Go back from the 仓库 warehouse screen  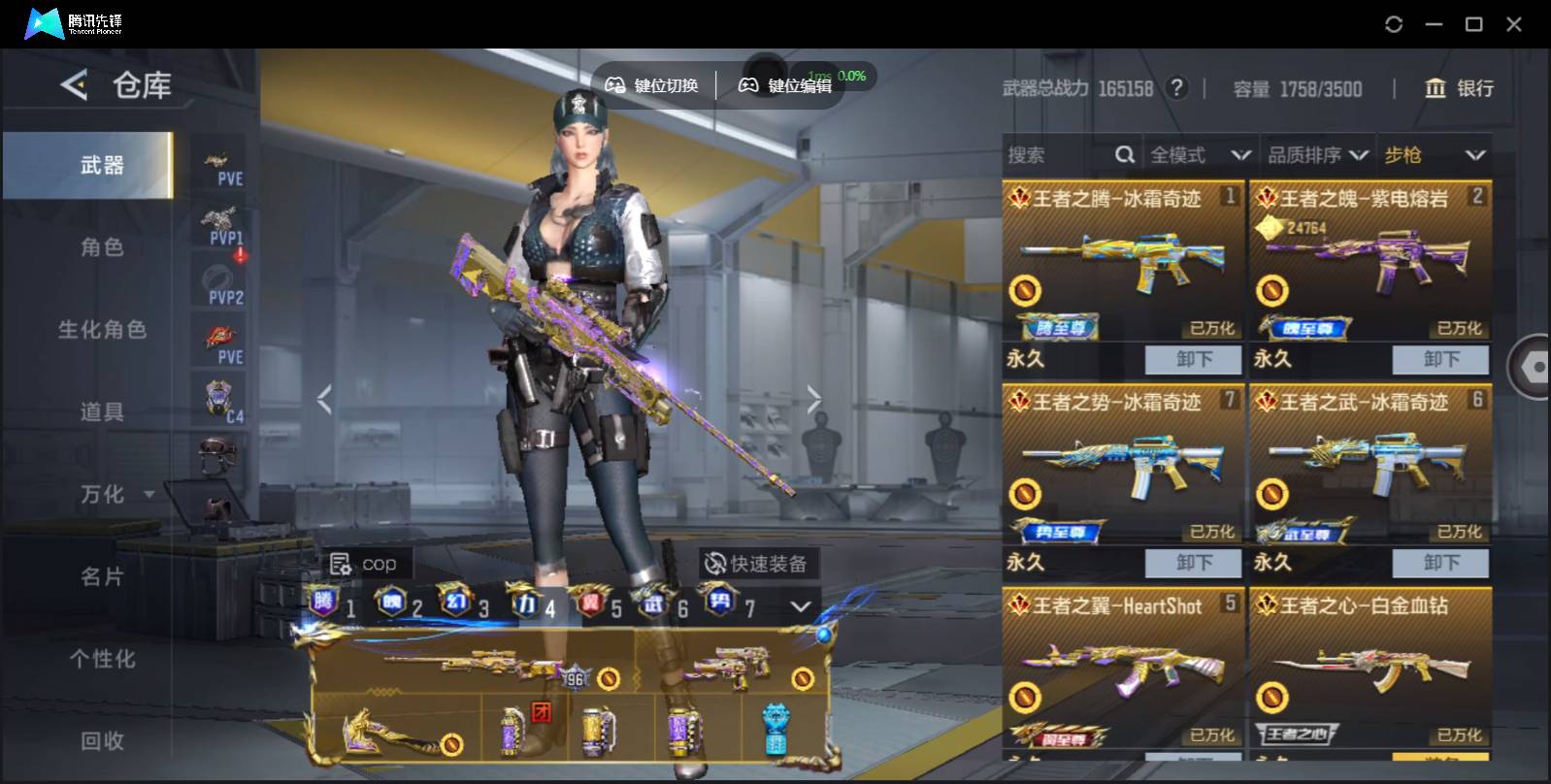point(74,85)
